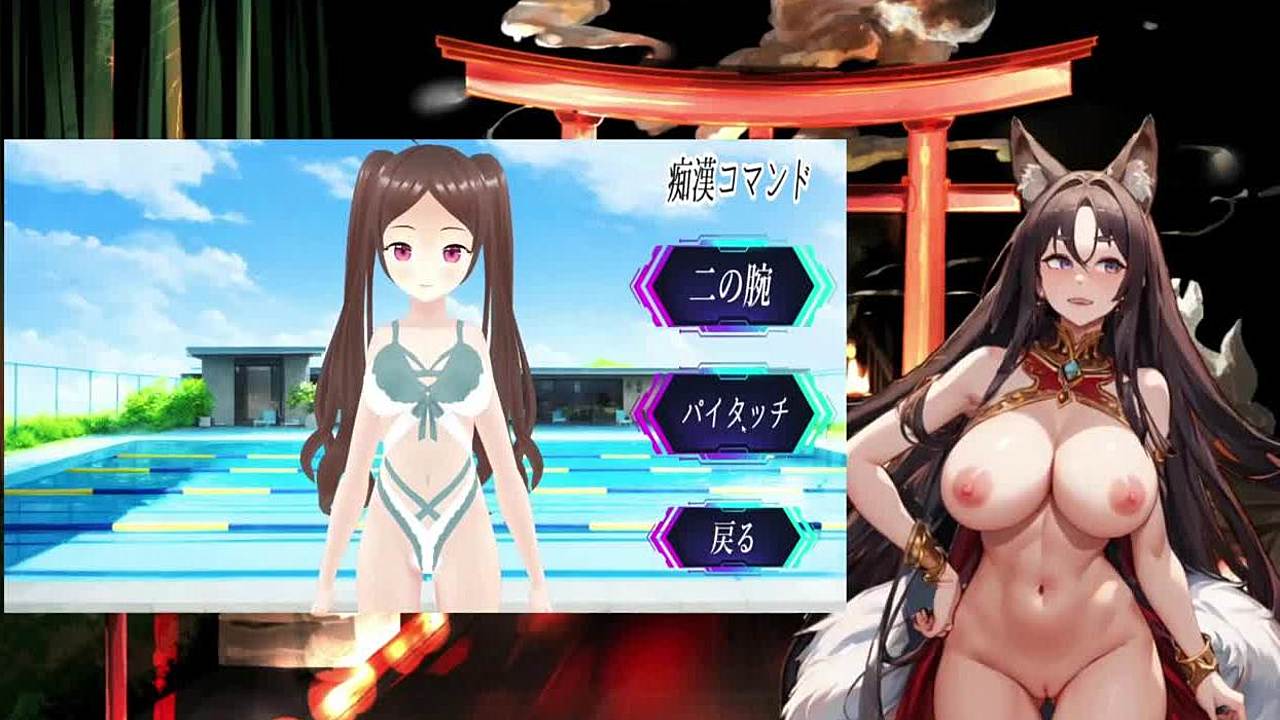This screenshot has height=720, width=1280.
Task: Go back with the 戻る button
Action: coord(732,540)
